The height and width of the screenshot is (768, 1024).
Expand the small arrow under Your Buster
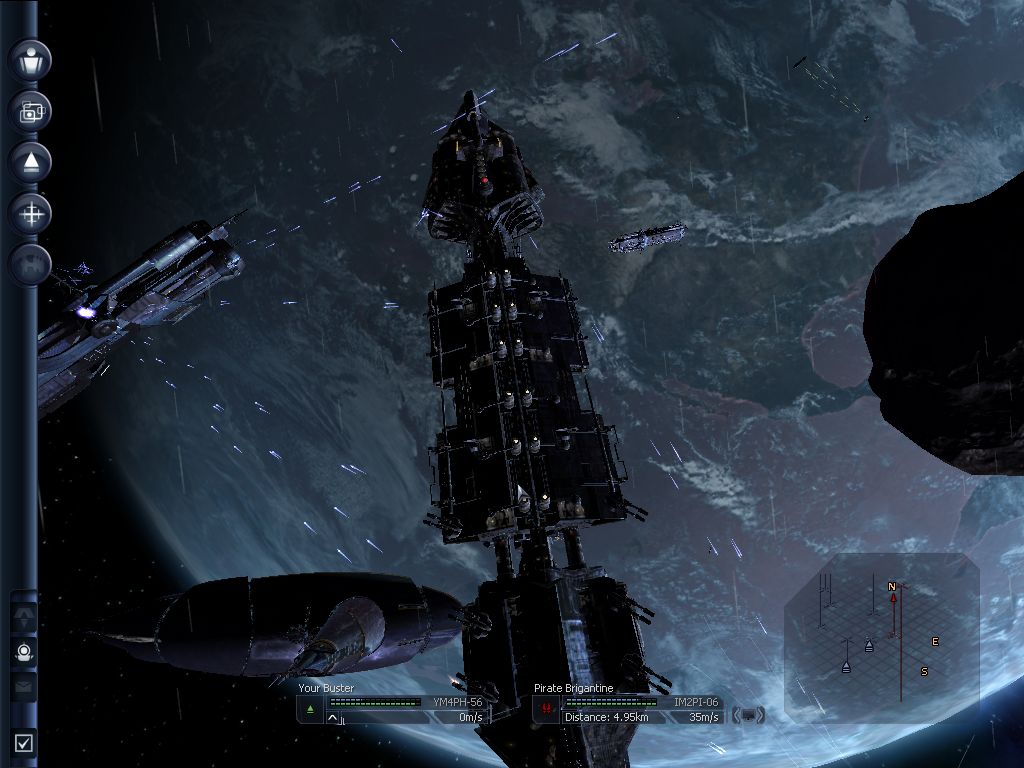[333, 718]
